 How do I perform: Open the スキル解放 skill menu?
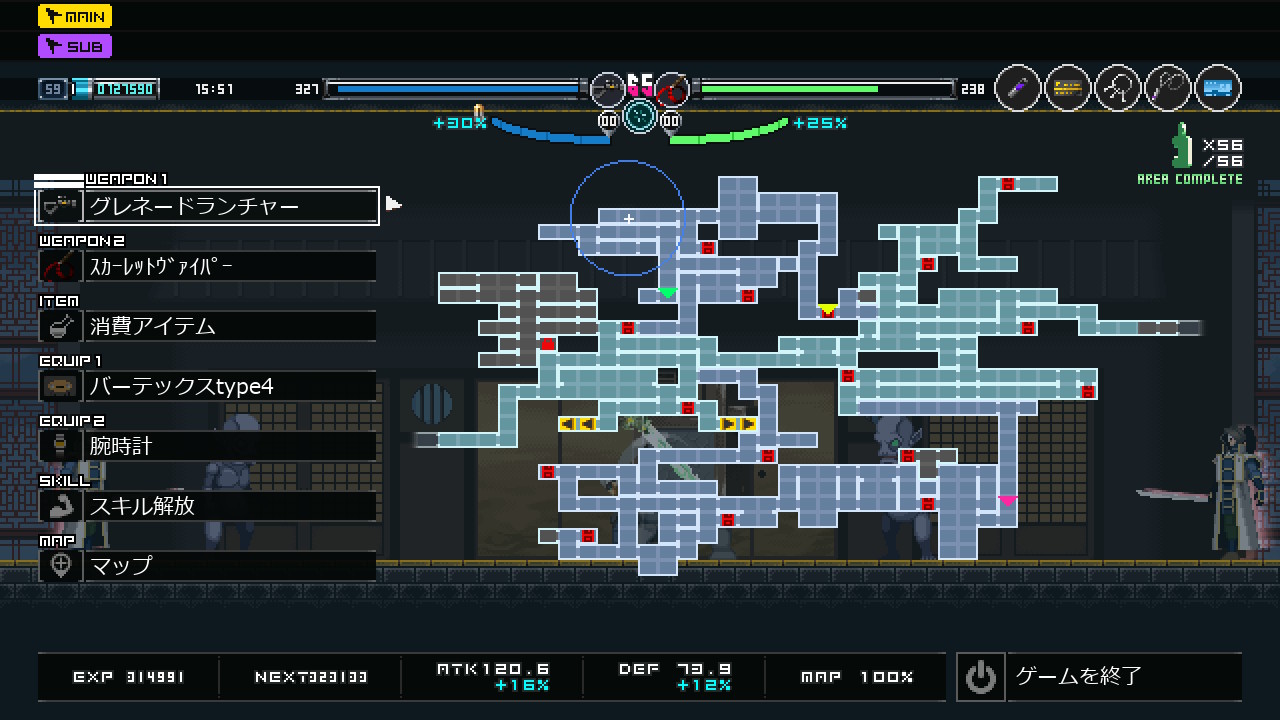click(207, 506)
